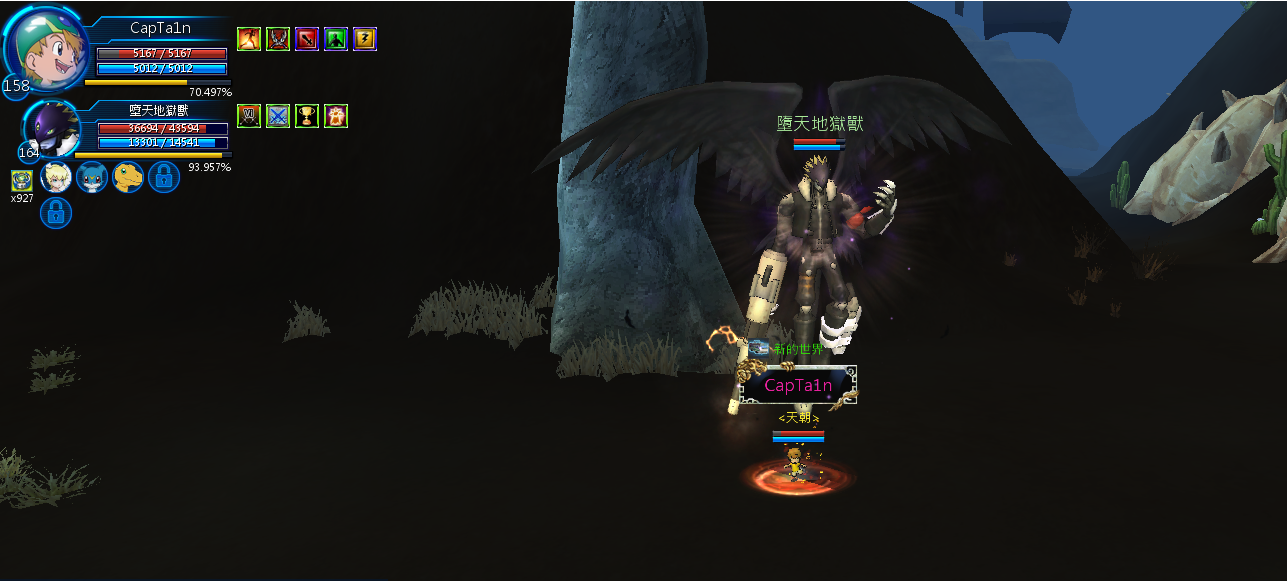Click the glowing orange figure buff icon
Viewport: 1287px width, 581px height.
click(x=335, y=116)
